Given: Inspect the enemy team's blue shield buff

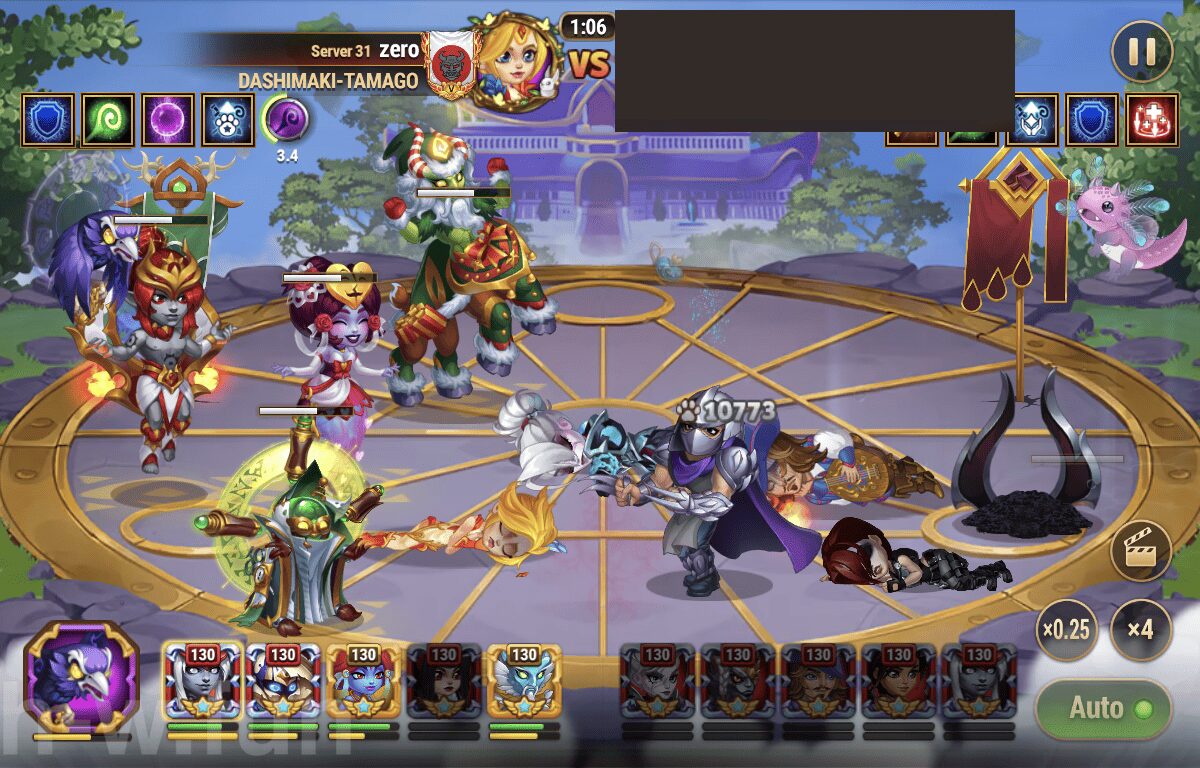Looking at the screenshot, I should 1091,120.
